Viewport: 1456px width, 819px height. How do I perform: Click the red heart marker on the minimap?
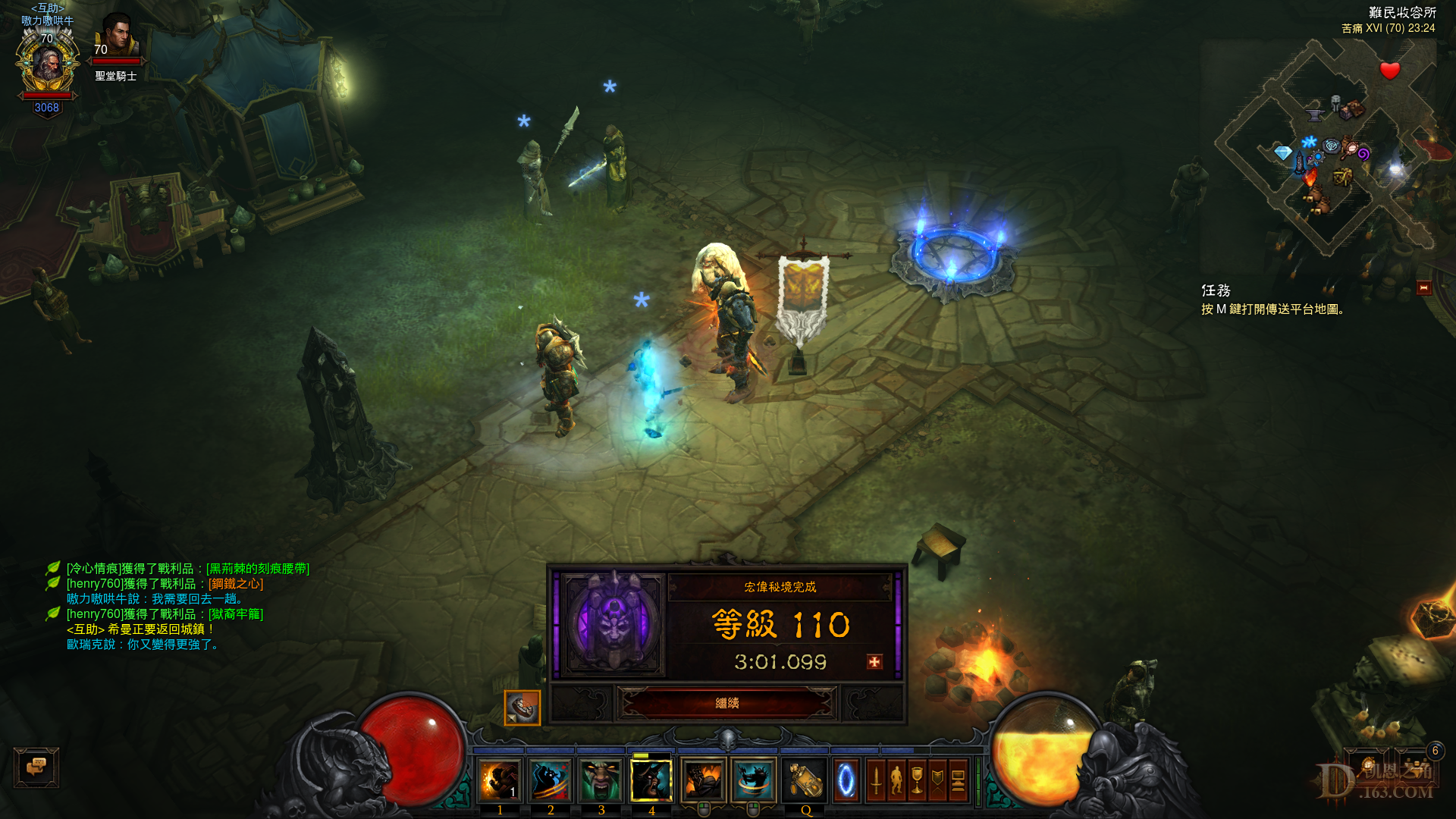pyautogui.click(x=1389, y=72)
